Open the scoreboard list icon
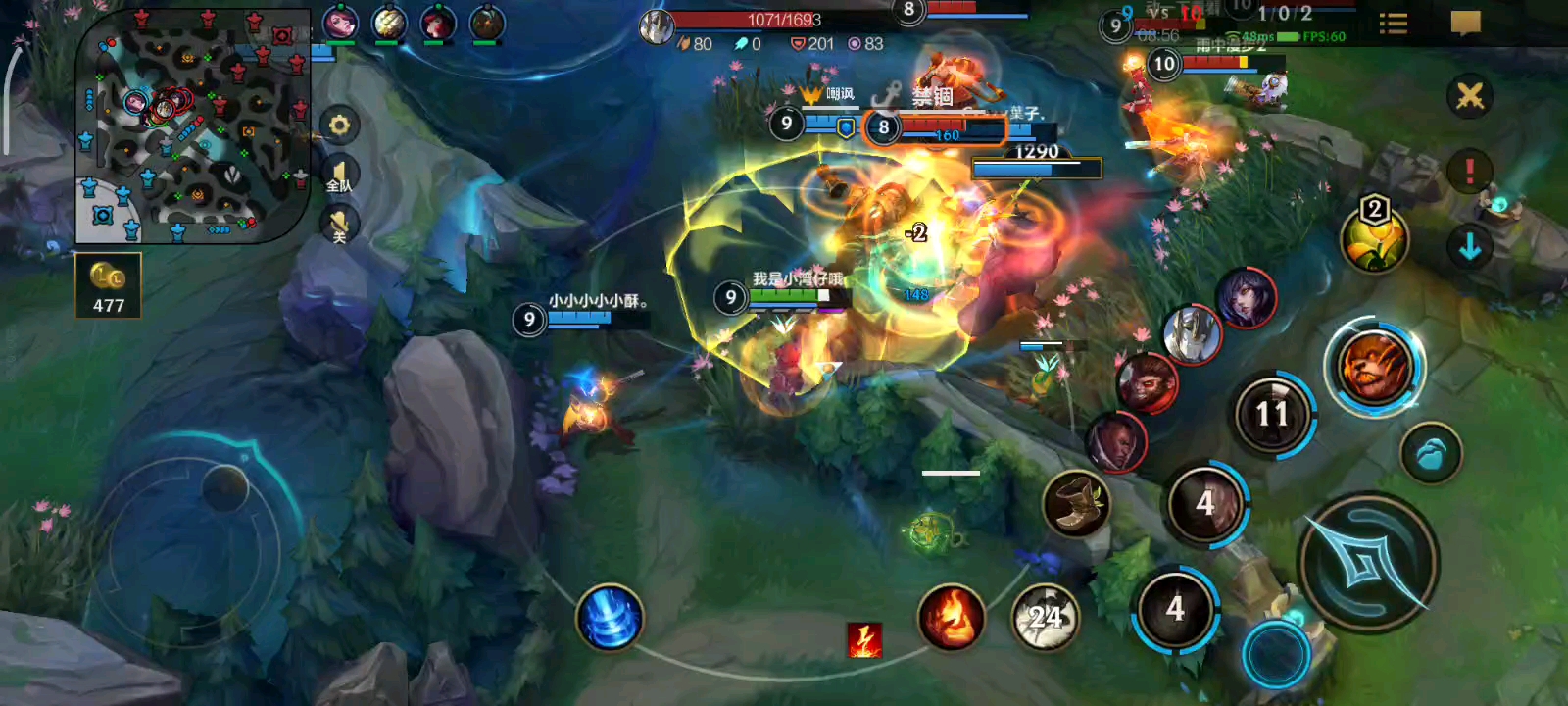The width and height of the screenshot is (1568, 706). [x=1393, y=24]
